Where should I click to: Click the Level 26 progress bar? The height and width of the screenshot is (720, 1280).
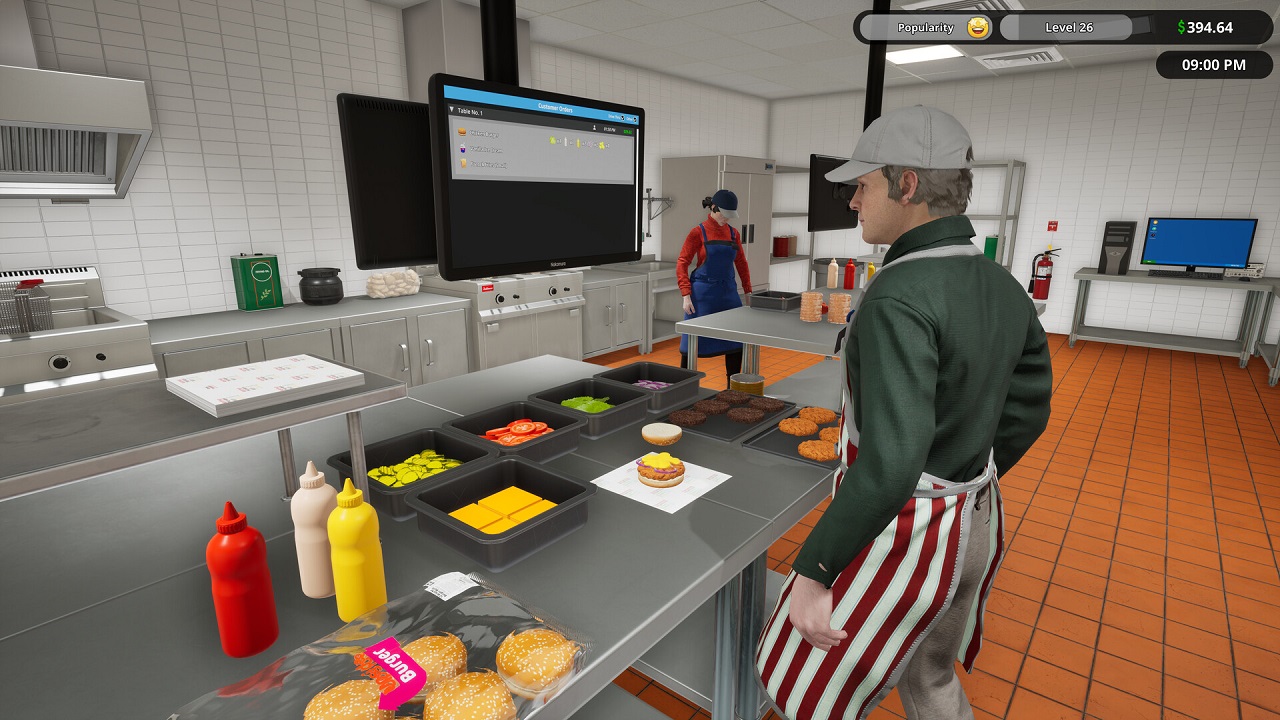pos(1068,26)
